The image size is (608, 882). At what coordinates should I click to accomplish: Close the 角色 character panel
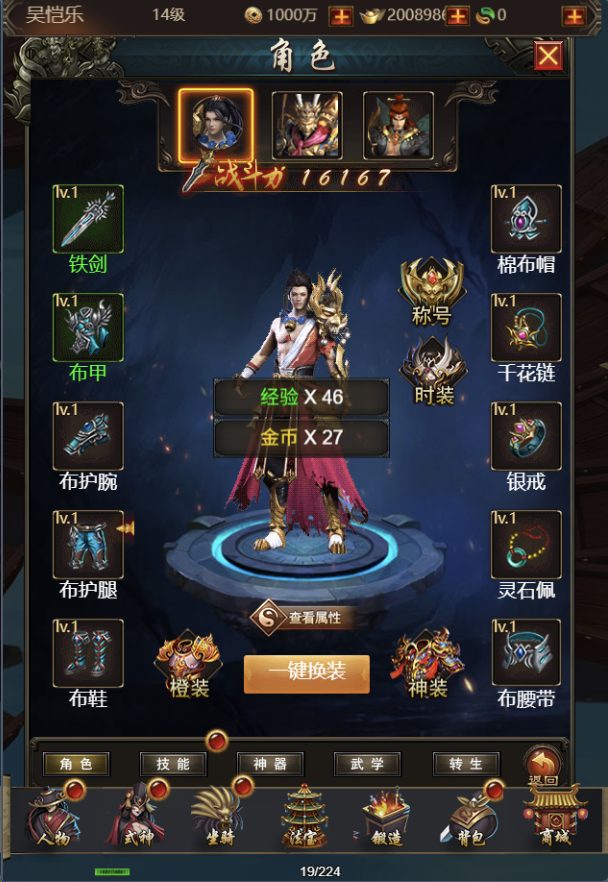548,56
